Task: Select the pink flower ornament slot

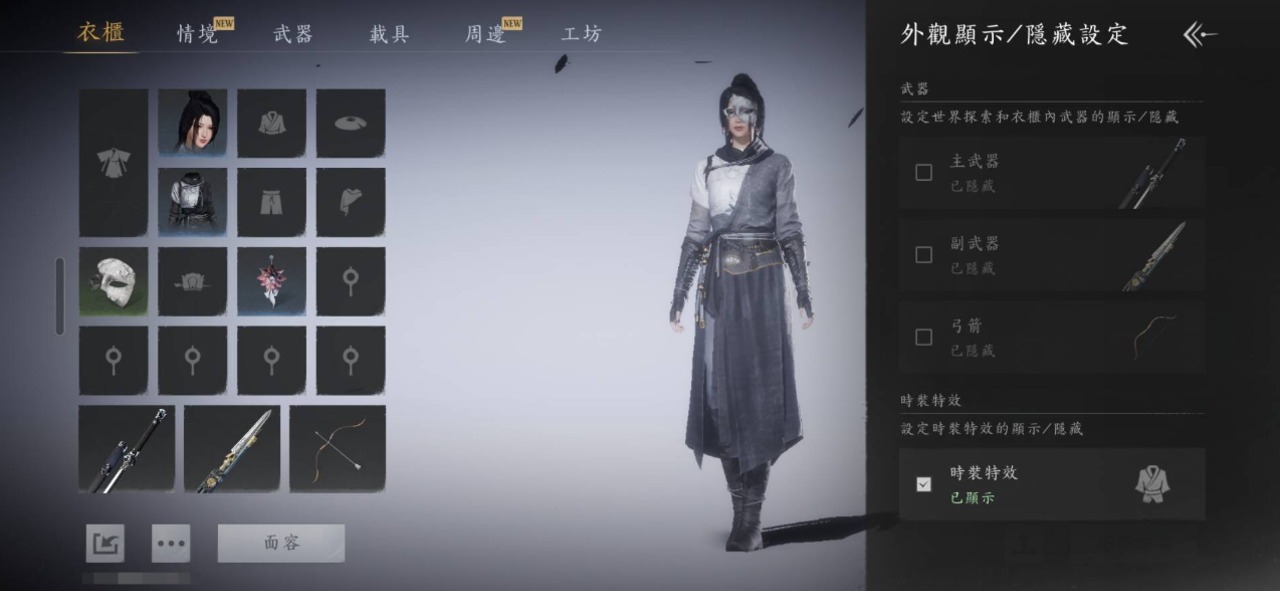Action: click(271, 282)
